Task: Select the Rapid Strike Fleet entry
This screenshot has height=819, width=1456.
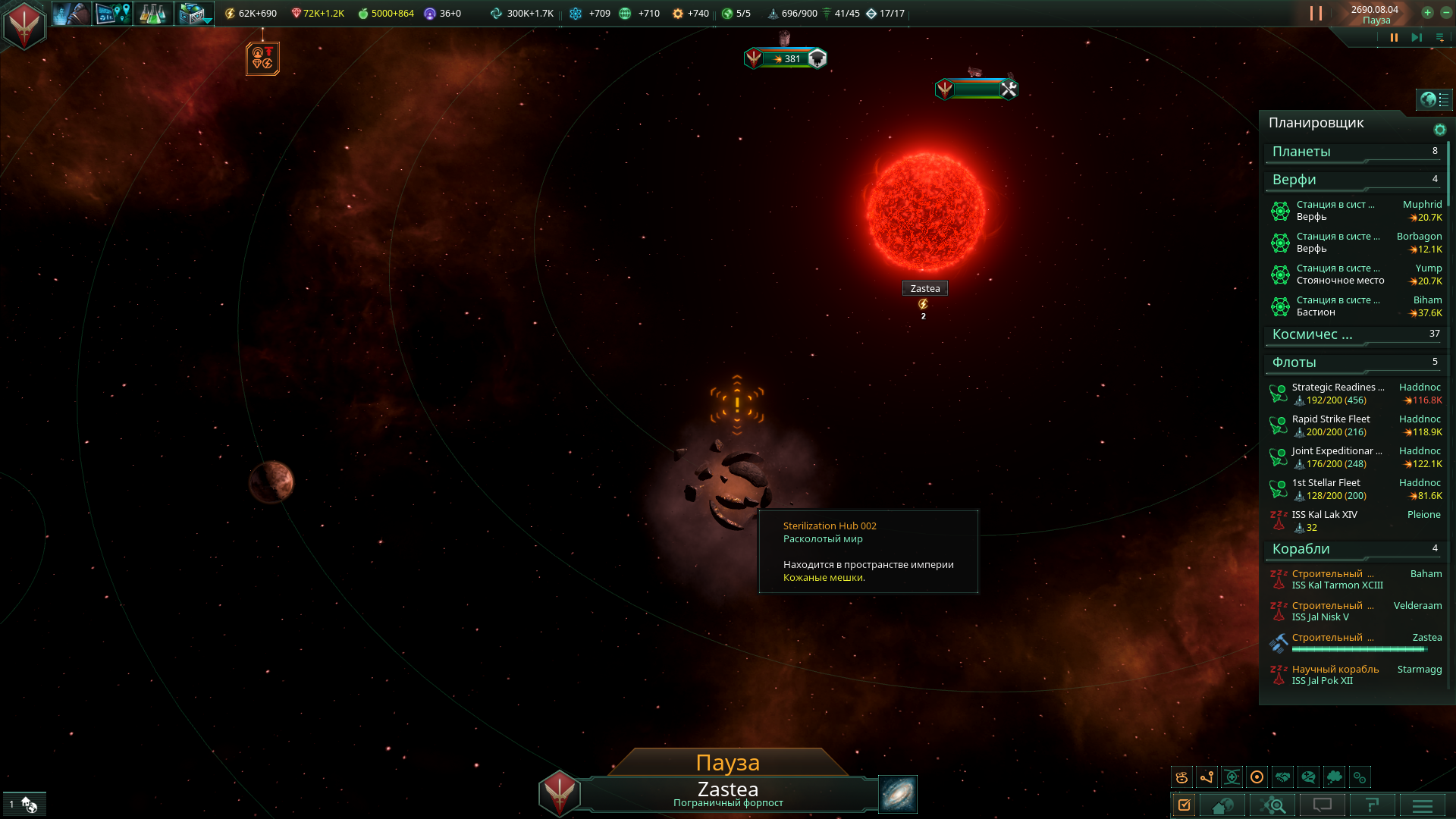Action: (x=1354, y=425)
